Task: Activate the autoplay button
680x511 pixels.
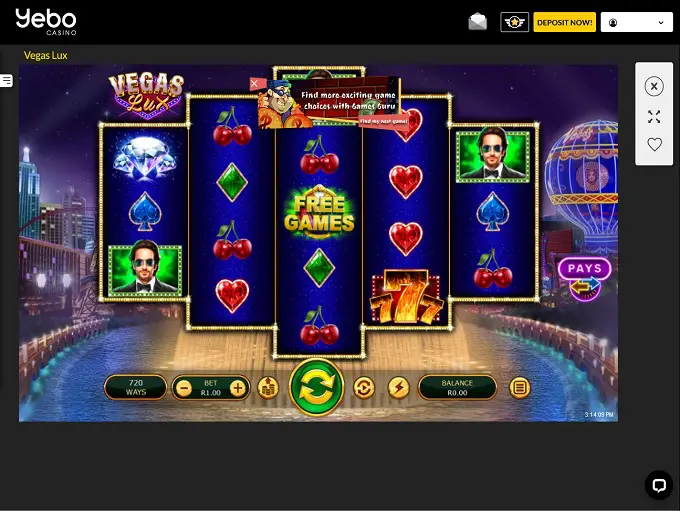Action: [x=364, y=387]
